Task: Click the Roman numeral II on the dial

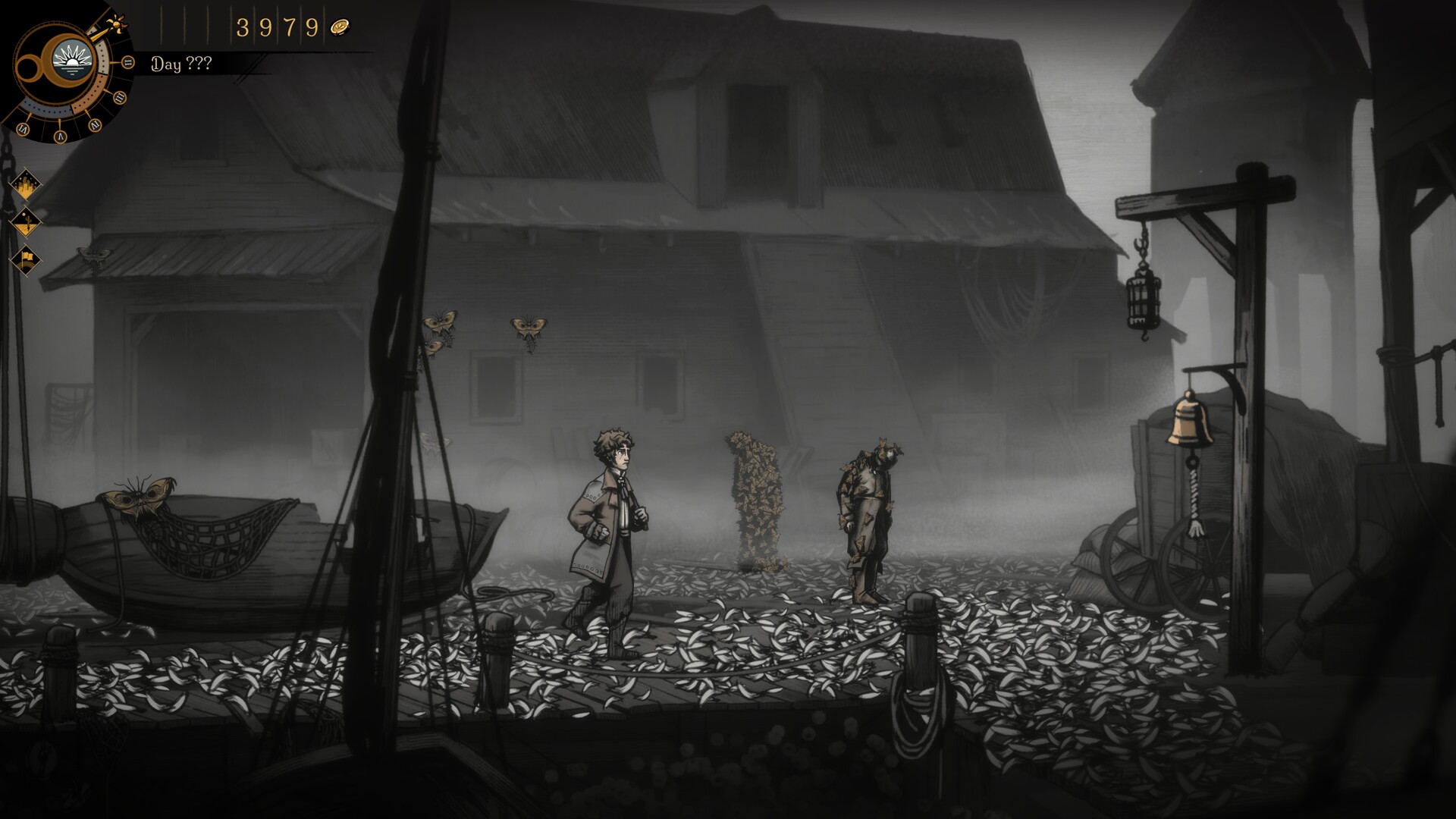Action: [x=127, y=62]
